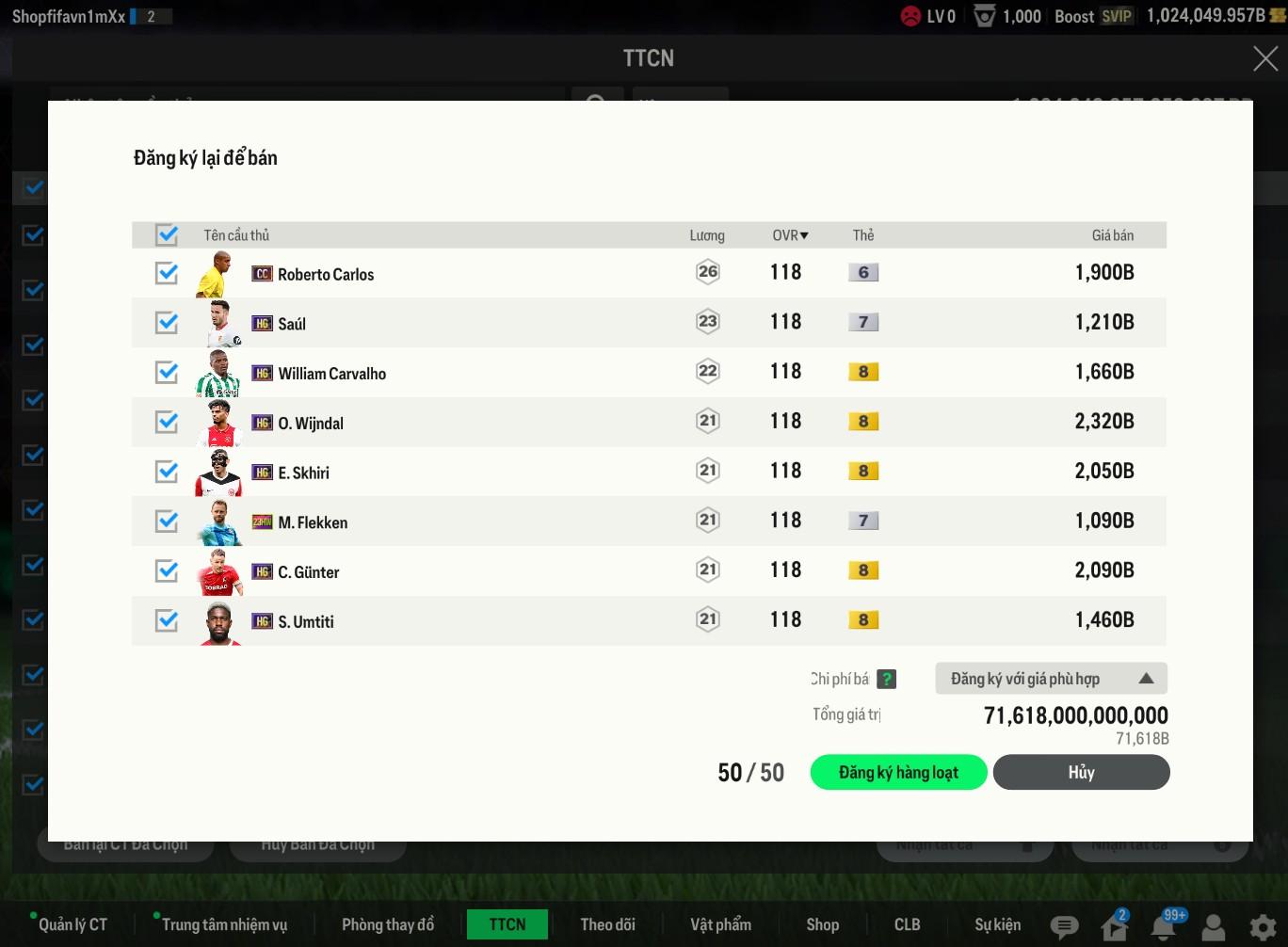Viewport: 1288px width, 947px height.
Task: Open the chat speech bubble icon
Action: (1064, 927)
